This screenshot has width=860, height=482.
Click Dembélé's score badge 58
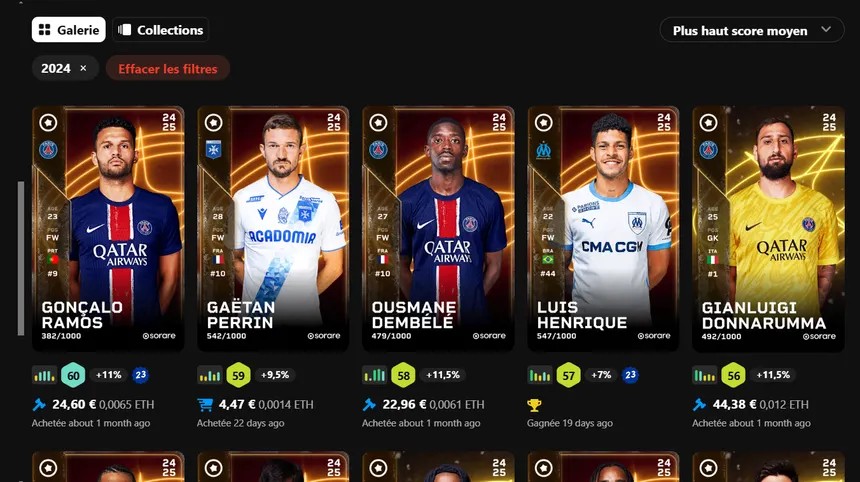403,375
